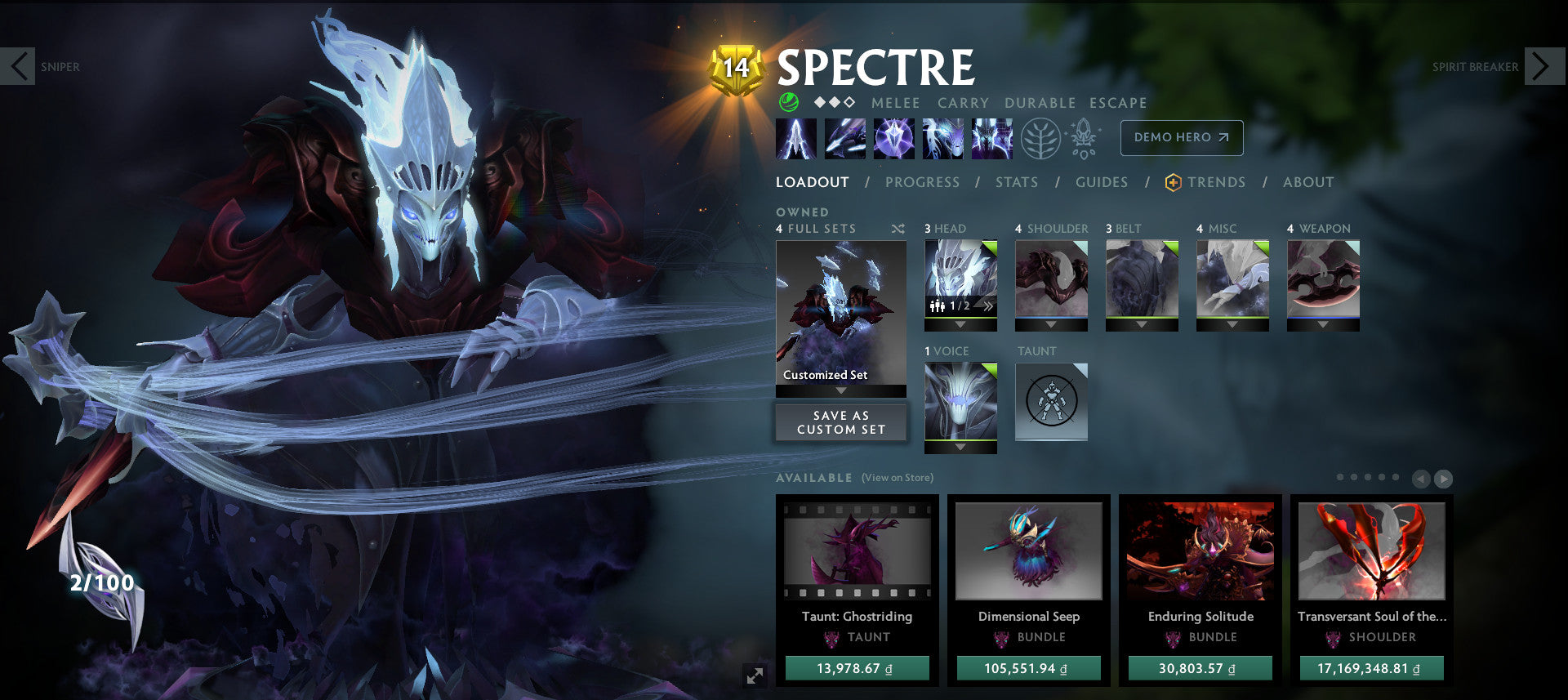Open the Dispersion ability icon
Image resolution: width=1568 pixels, height=700 pixels.
(894, 138)
